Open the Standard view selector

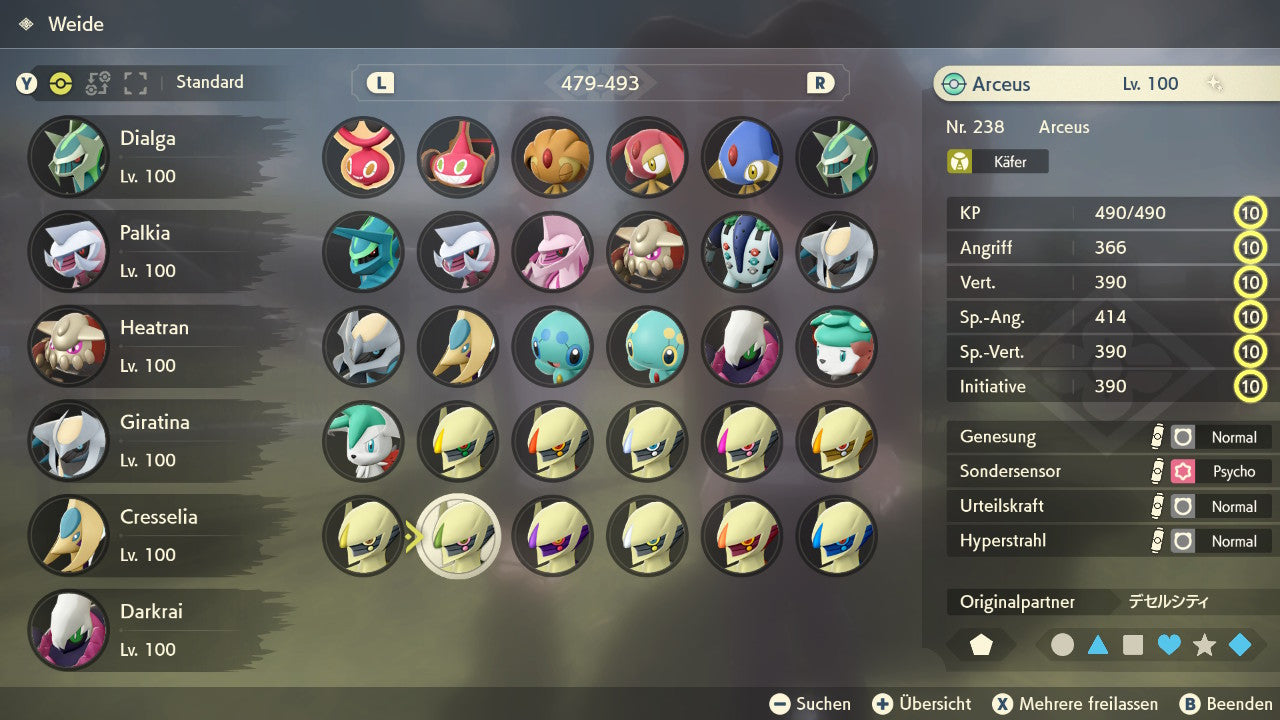tap(209, 83)
